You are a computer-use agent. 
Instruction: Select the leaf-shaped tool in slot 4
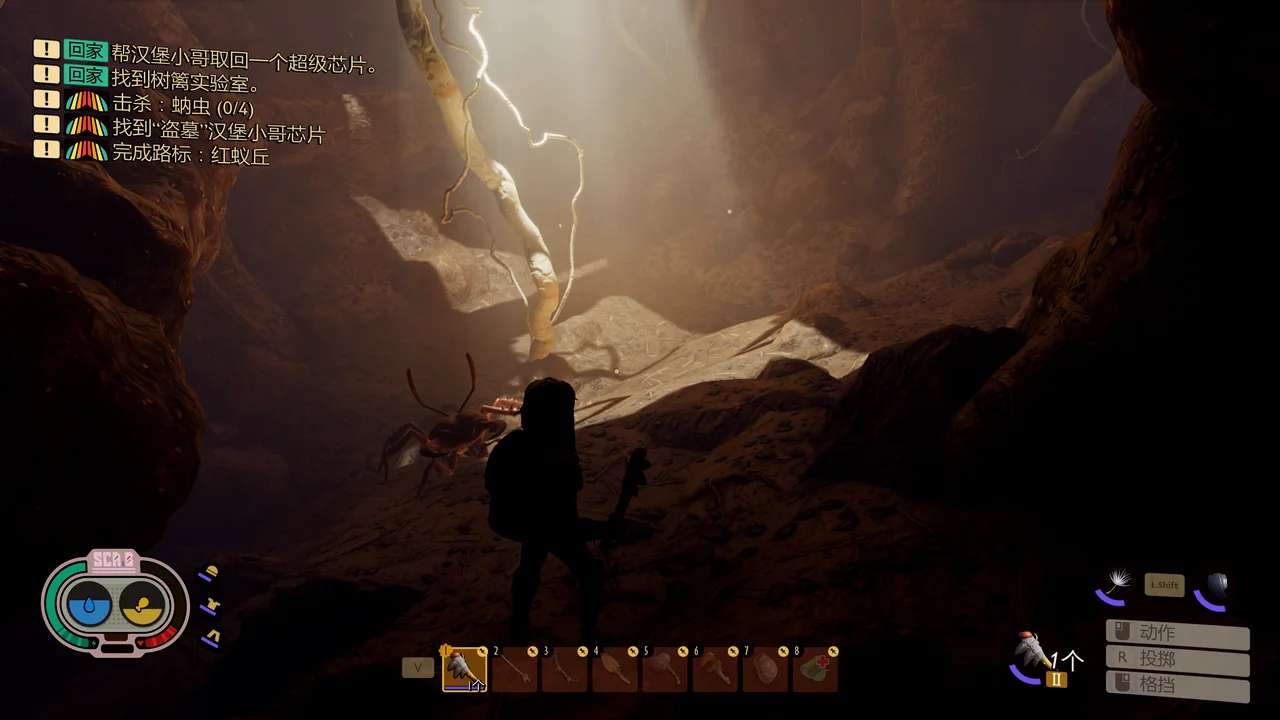point(615,669)
